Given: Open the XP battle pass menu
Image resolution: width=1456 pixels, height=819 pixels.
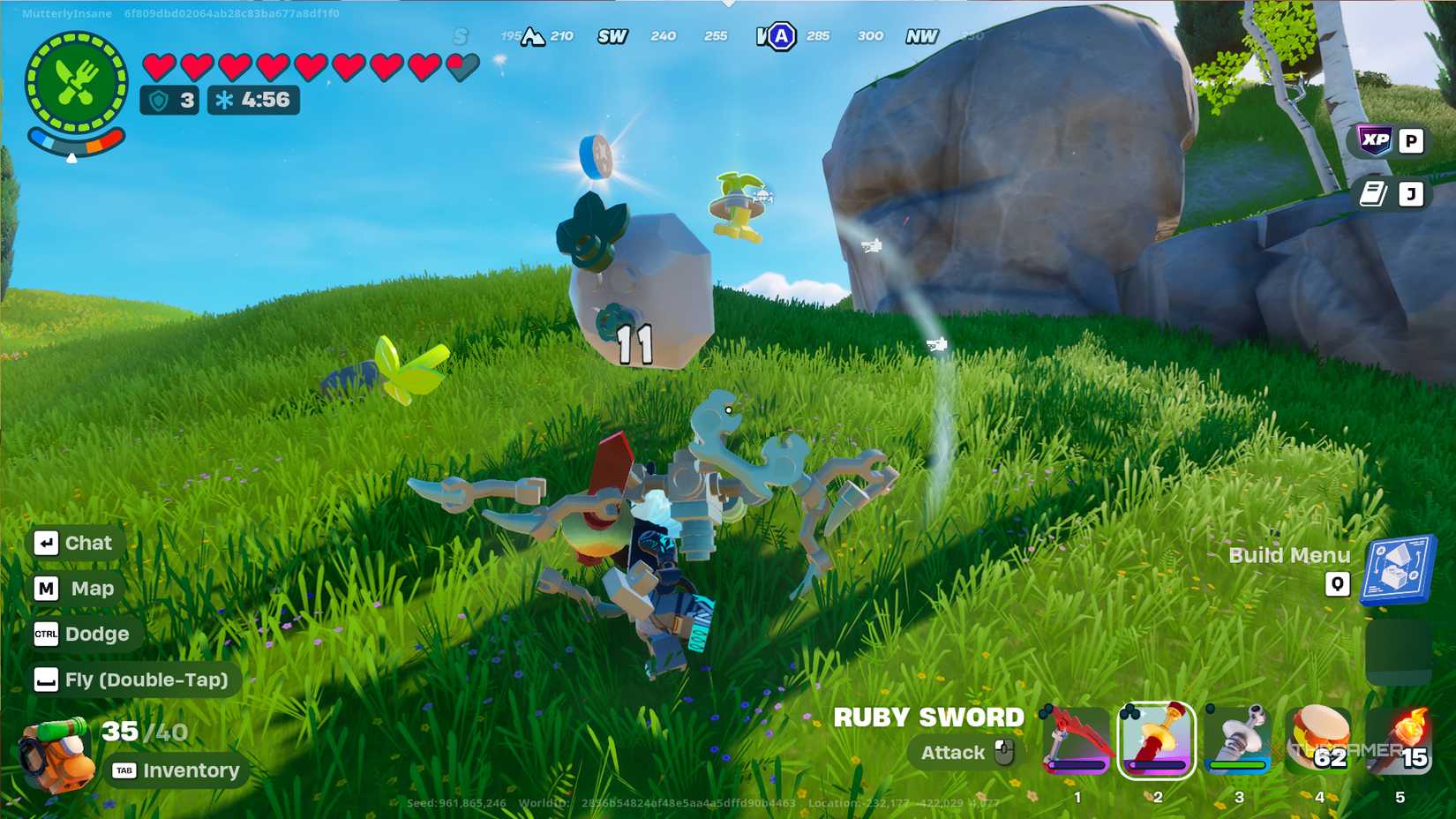Looking at the screenshot, I should pyautogui.click(x=1377, y=140).
